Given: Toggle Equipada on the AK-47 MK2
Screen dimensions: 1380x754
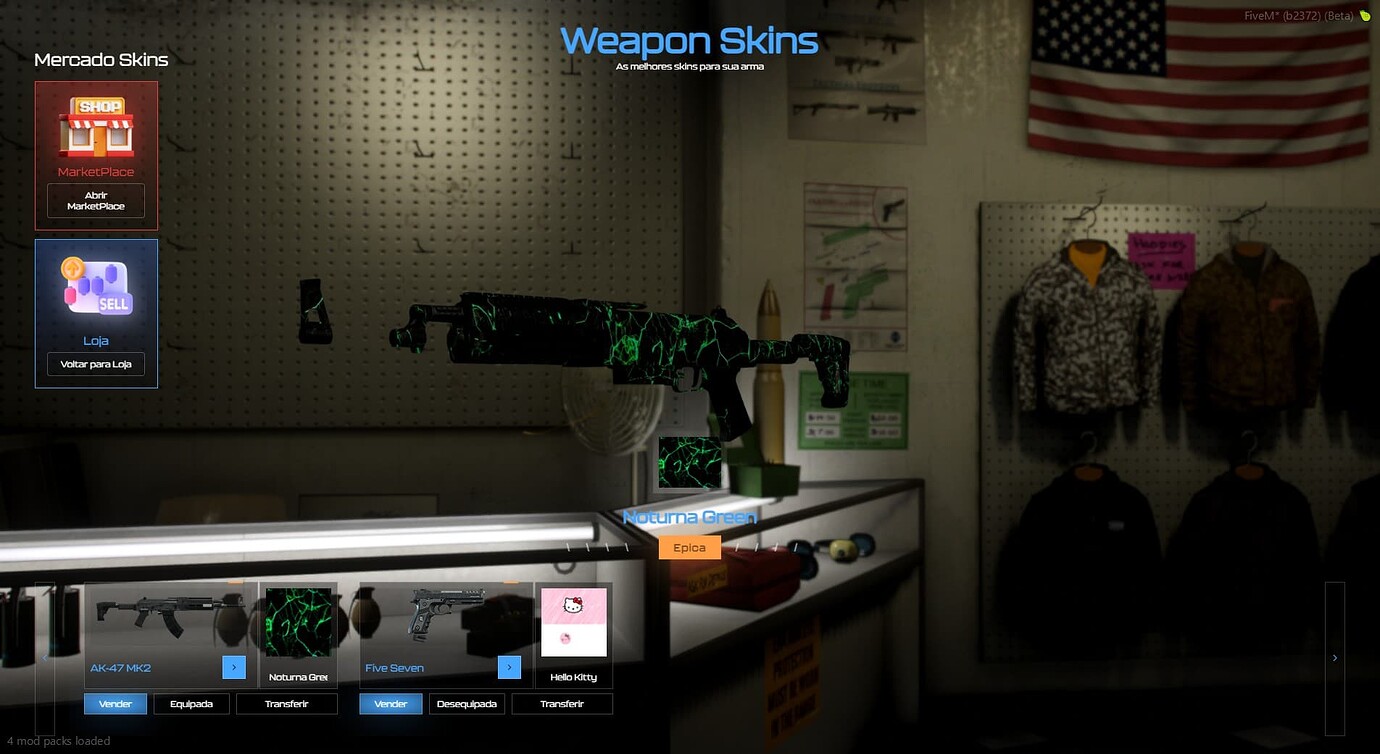Looking at the screenshot, I should click(191, 703).
